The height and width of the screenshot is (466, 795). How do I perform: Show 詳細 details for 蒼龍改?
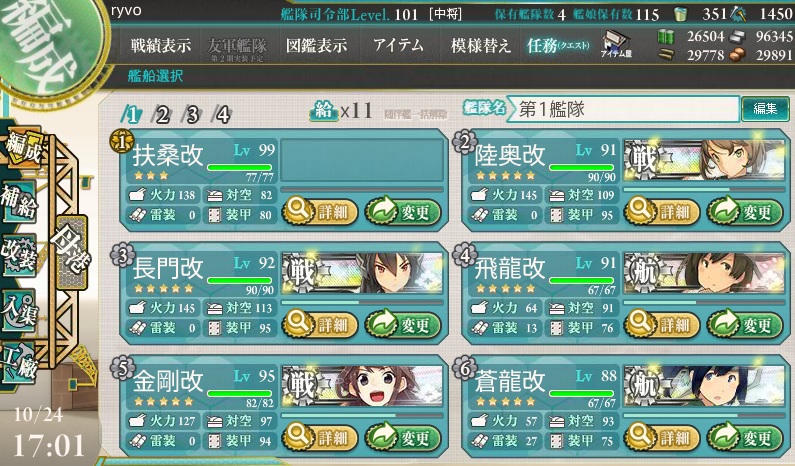tap(659, 436)
